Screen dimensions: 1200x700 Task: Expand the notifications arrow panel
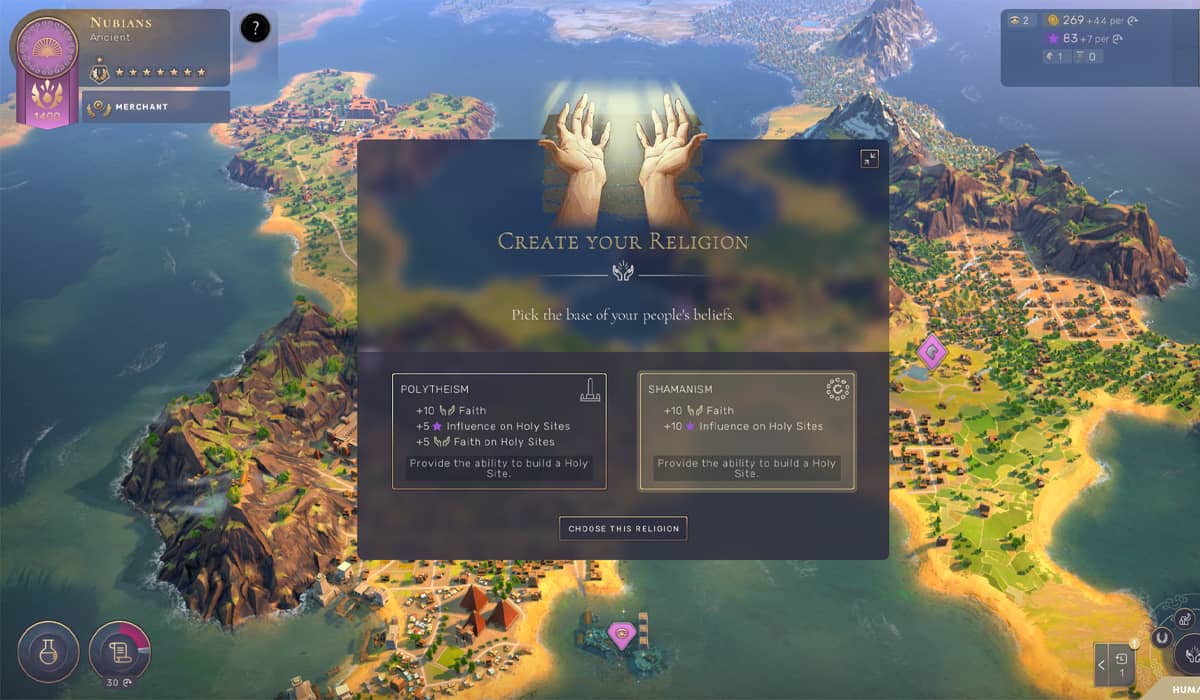coord(1102,663)
